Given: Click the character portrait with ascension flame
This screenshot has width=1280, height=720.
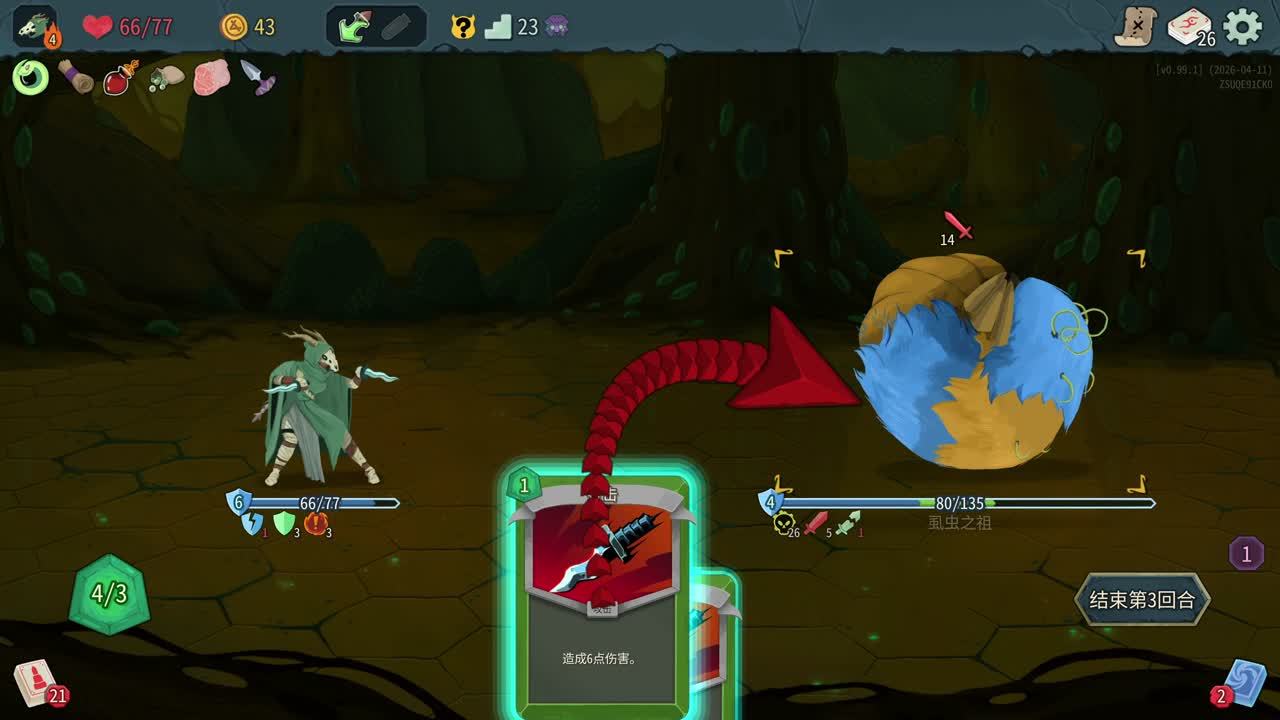Looking at the screenshot, I should 35,27.
